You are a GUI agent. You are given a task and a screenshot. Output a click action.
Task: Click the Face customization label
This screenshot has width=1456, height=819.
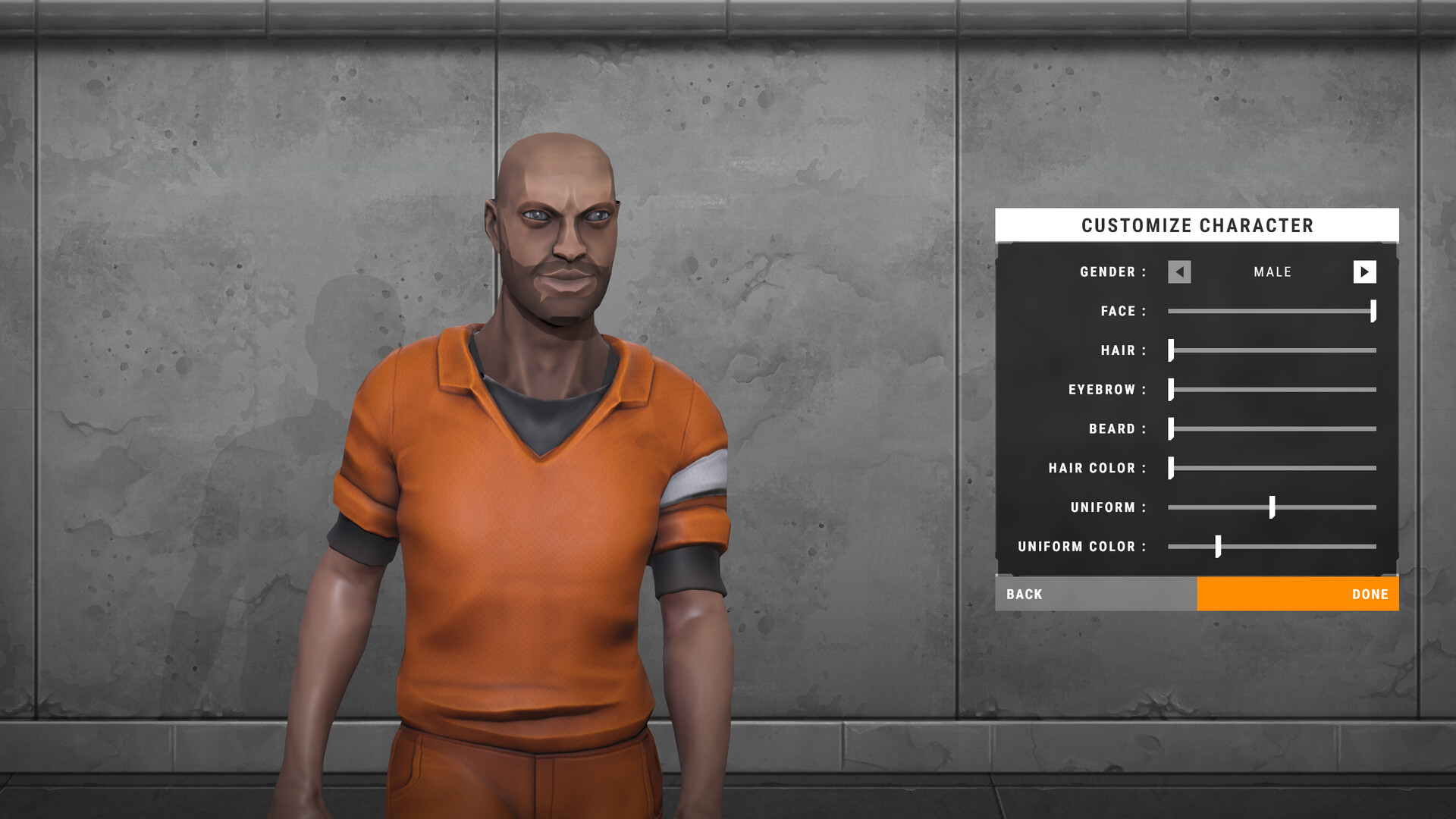(1121, 311)
